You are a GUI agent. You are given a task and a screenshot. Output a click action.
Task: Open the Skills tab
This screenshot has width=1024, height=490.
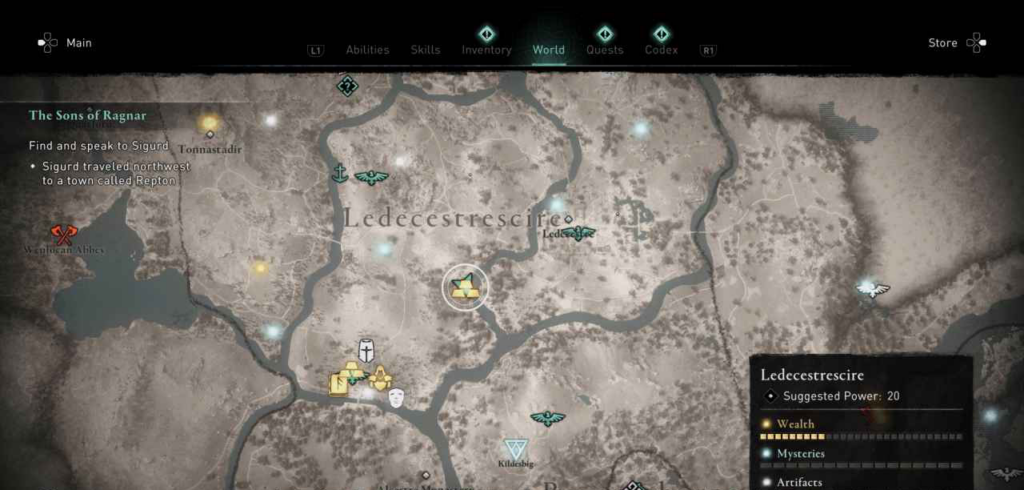click(x=425, y=50)
